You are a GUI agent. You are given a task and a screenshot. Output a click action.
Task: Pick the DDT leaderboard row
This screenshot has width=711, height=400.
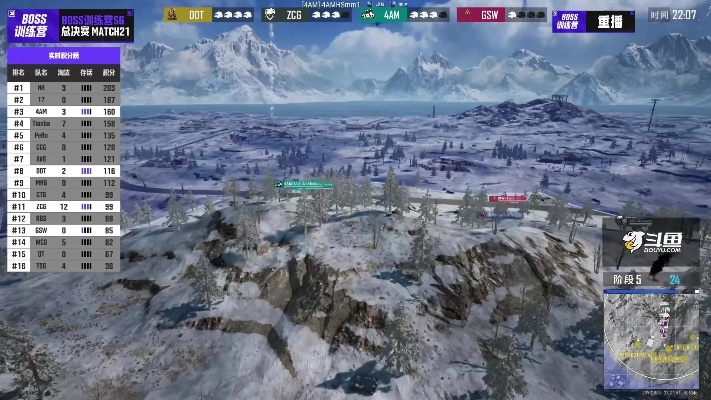tap(63, 171)
